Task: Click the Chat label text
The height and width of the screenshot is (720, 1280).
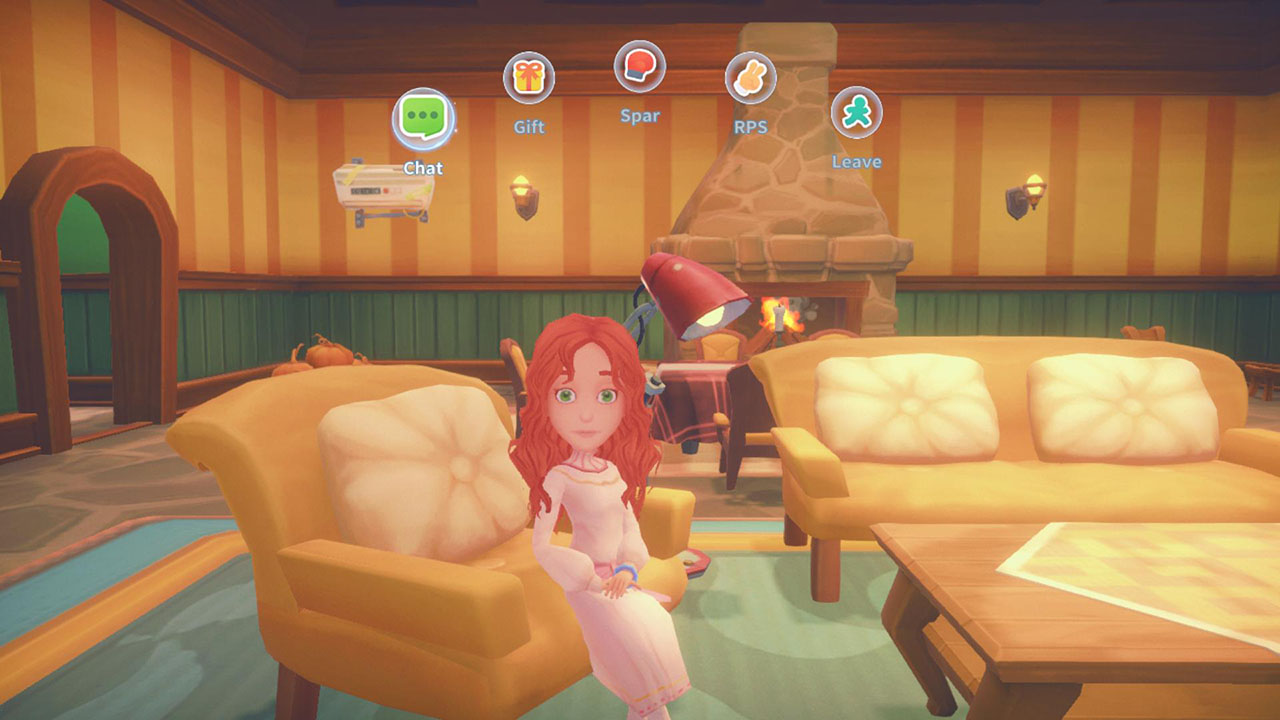Action: click(424, 167)
